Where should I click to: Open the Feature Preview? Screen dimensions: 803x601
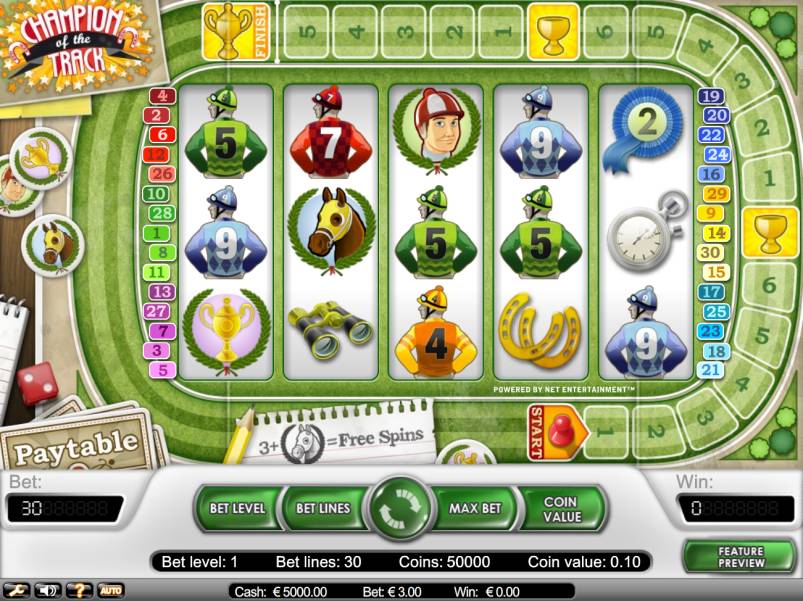740,557
